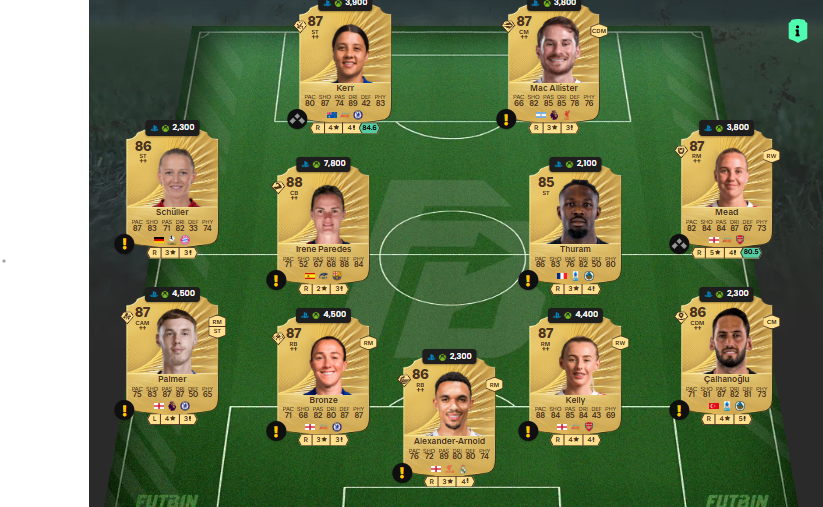The image size is (823, 507).
Task: Select the Kerr striker card
Action: coord(345,63)
